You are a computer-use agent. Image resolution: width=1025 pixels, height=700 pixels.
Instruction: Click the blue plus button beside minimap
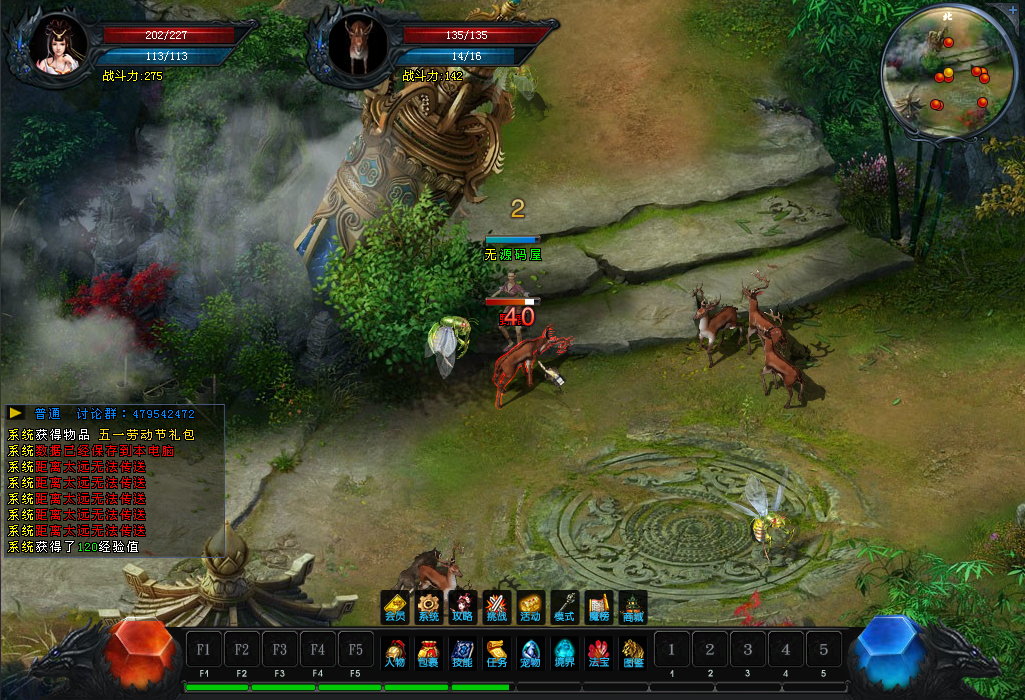(x=1012, y=9)
